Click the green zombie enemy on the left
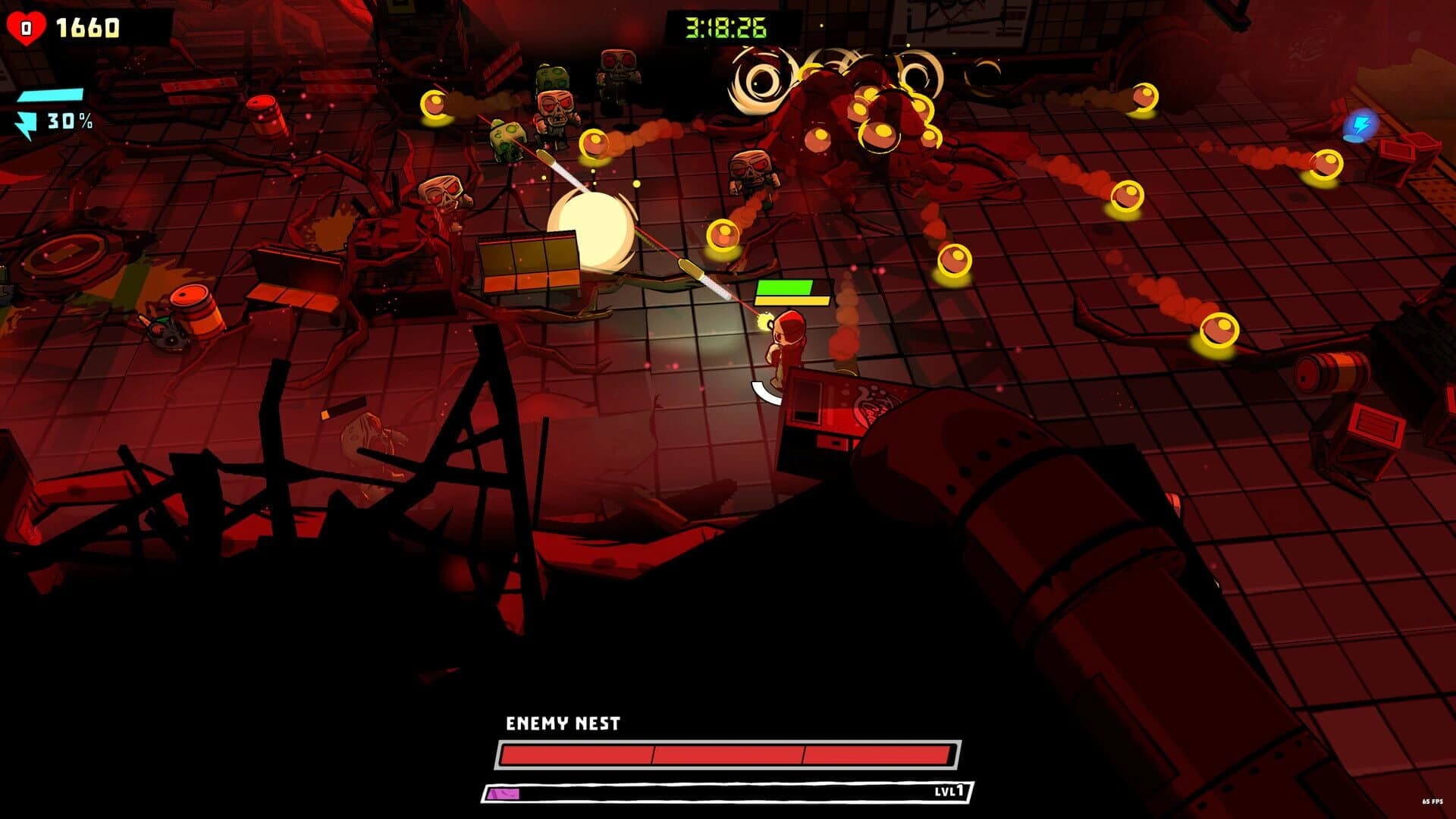Viewport: 1456px width, 819px height. [x=507, y=140]
